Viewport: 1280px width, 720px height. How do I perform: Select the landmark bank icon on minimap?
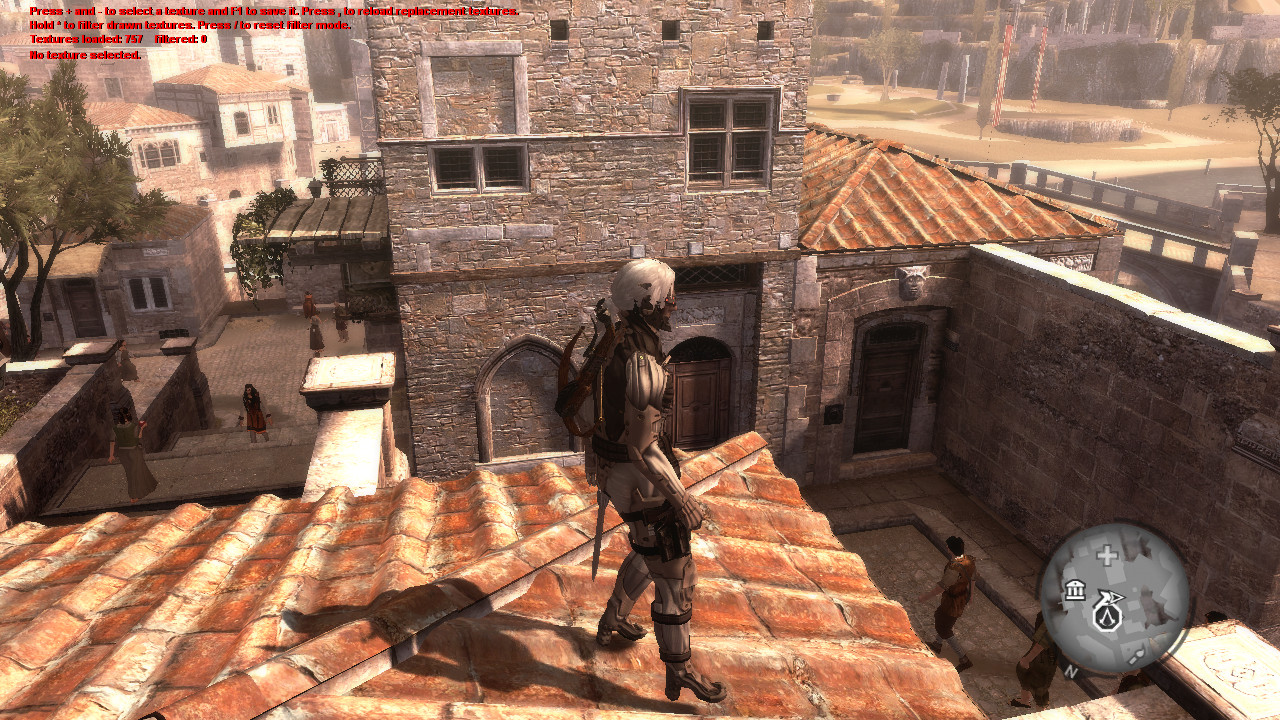pos(1076,591)
